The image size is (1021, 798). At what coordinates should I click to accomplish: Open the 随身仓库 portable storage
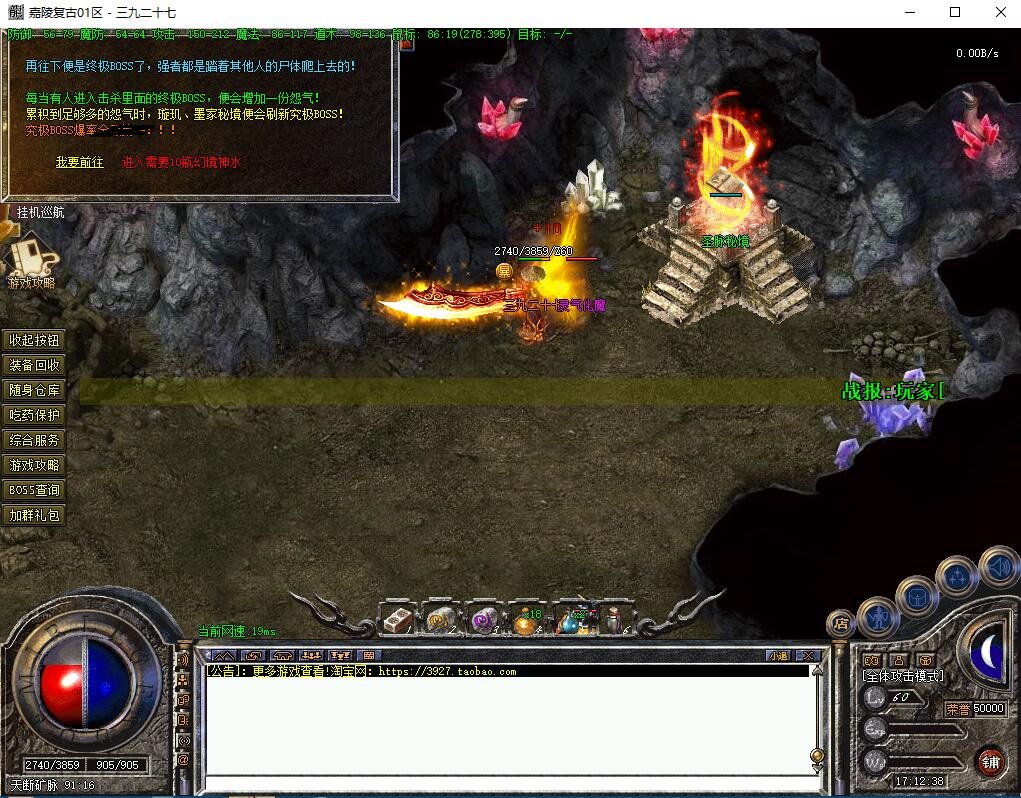coord(35,390)
